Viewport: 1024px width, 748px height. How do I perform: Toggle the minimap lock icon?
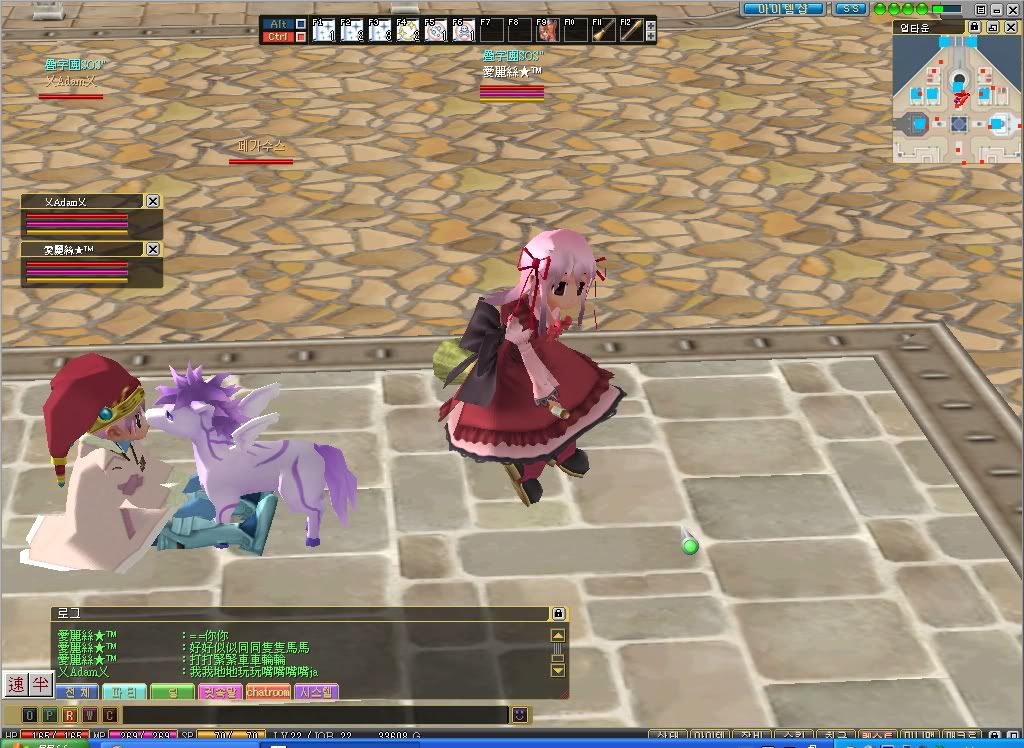tap(977, 27)
